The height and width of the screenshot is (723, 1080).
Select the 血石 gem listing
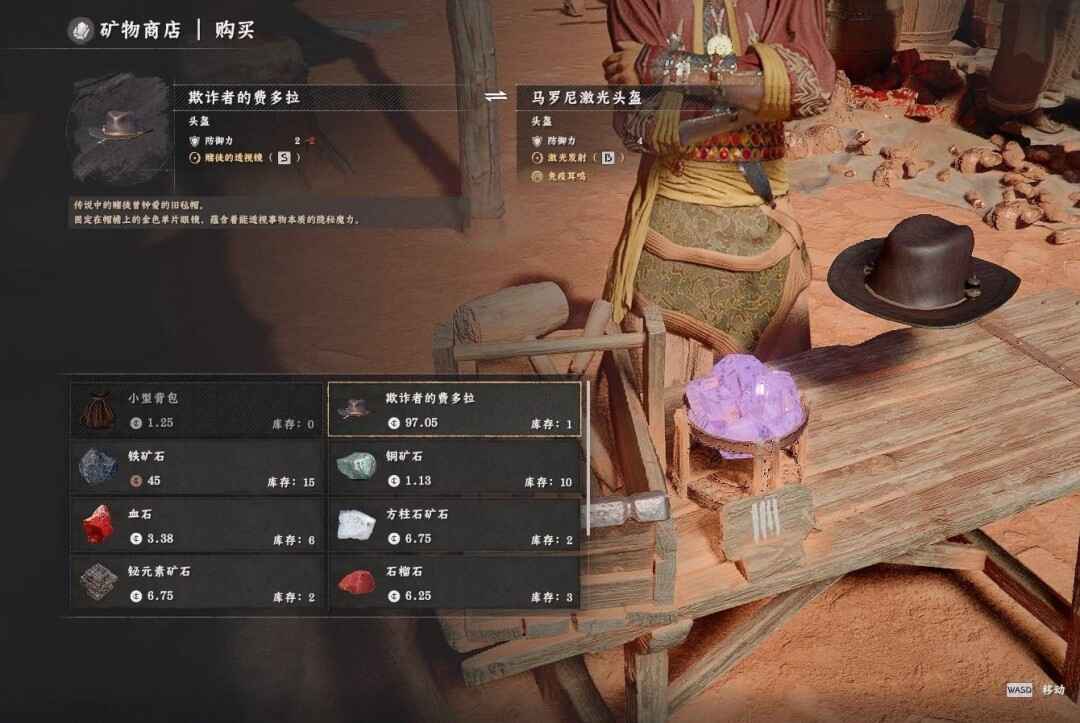(x=197, y=525)
